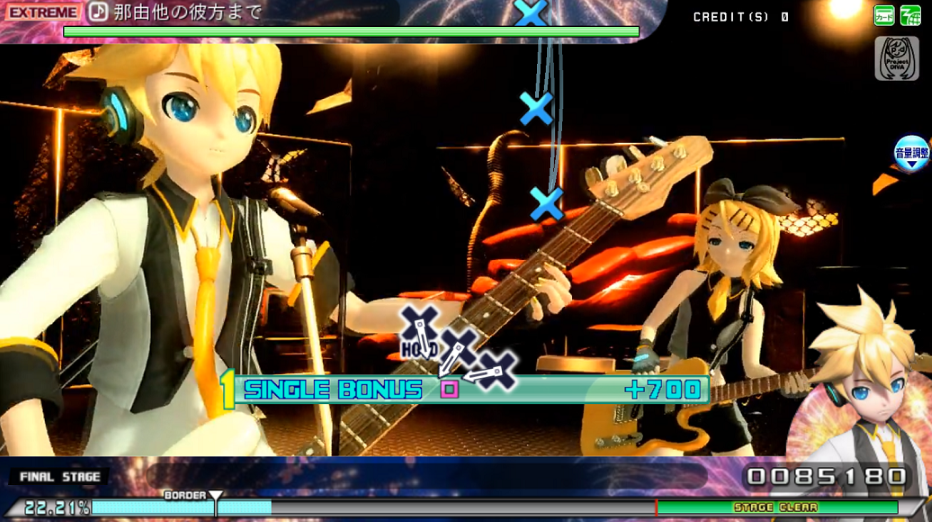Click the grey Project DIVA logo icon
Viewport: 932px width, 522px height.
tap(896, 58)
